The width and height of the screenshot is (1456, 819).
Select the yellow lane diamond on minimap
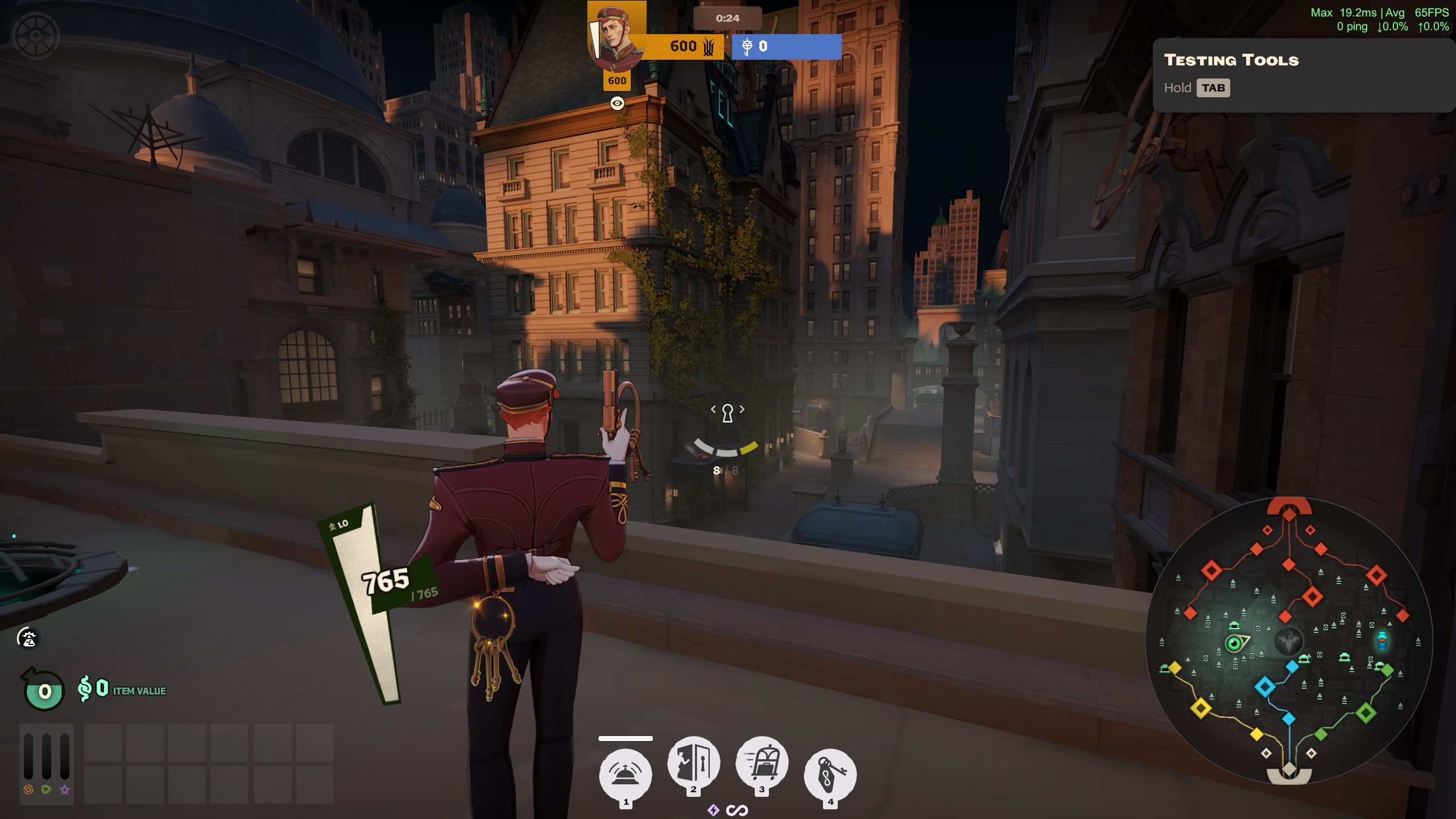[x=1201, y=708]
